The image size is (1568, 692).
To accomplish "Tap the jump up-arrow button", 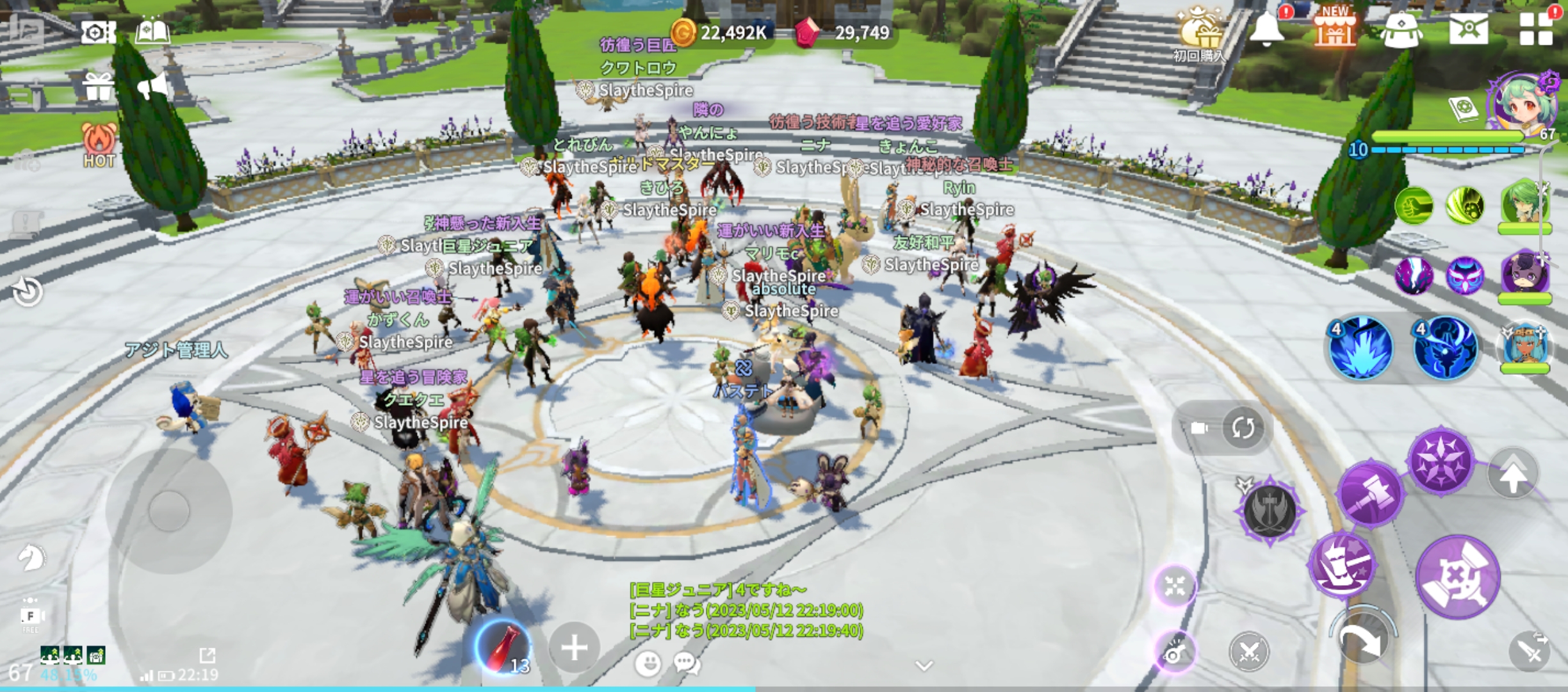I will pos(1513,475).
